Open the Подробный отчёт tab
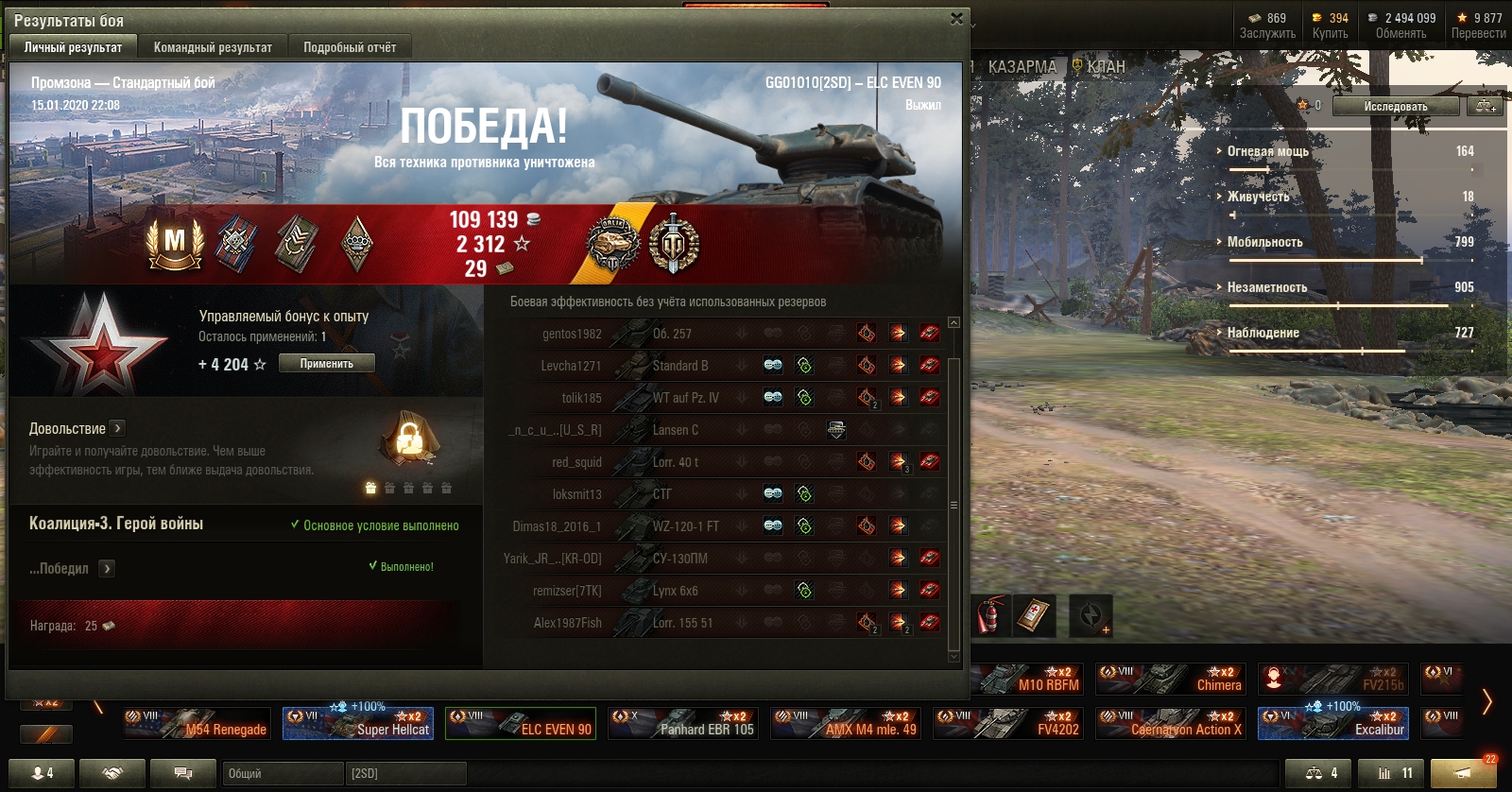This screenshot has width=1512, height=792. (x=350, y=47)
